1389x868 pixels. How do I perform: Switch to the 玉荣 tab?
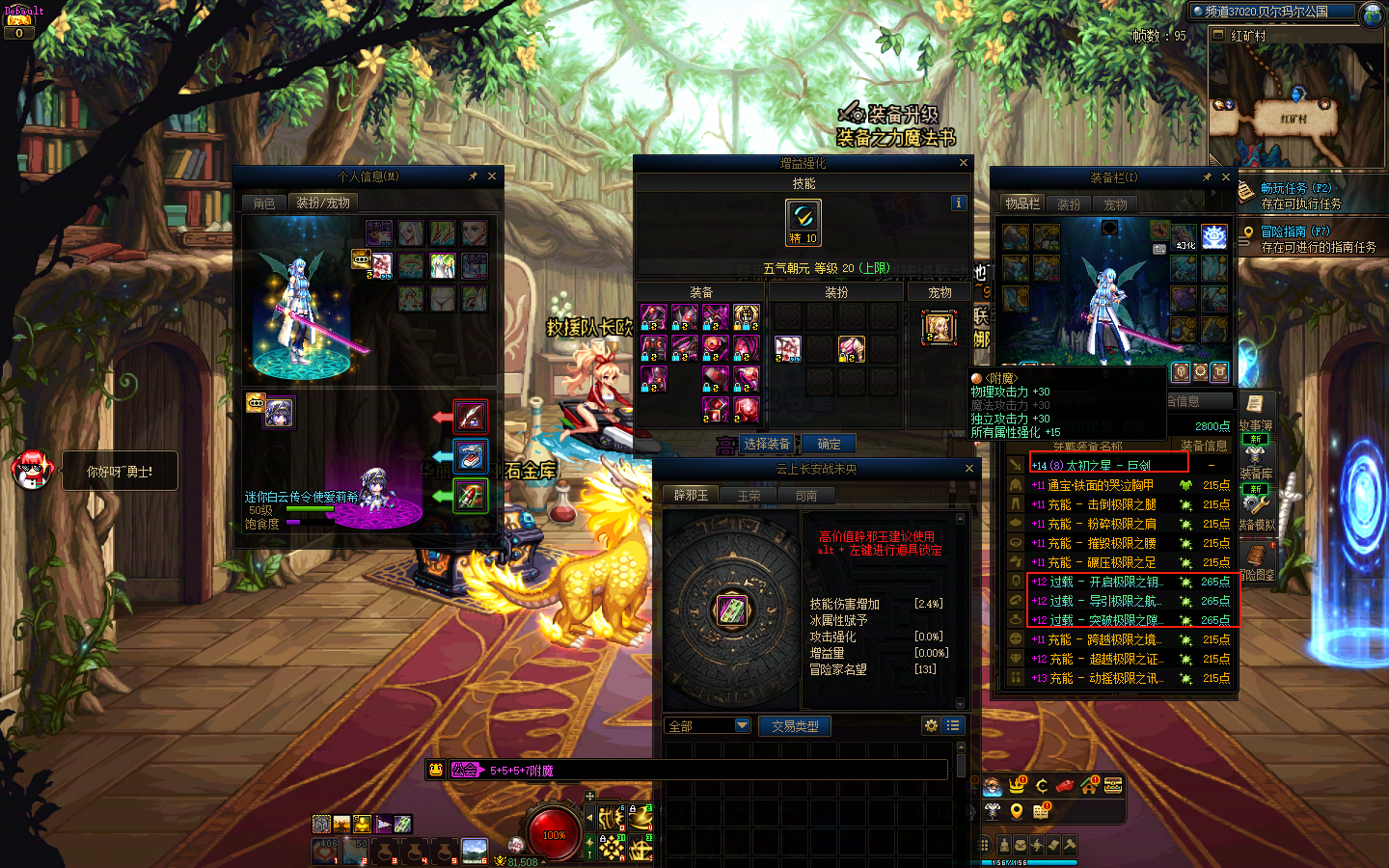[x=749, y=496]
